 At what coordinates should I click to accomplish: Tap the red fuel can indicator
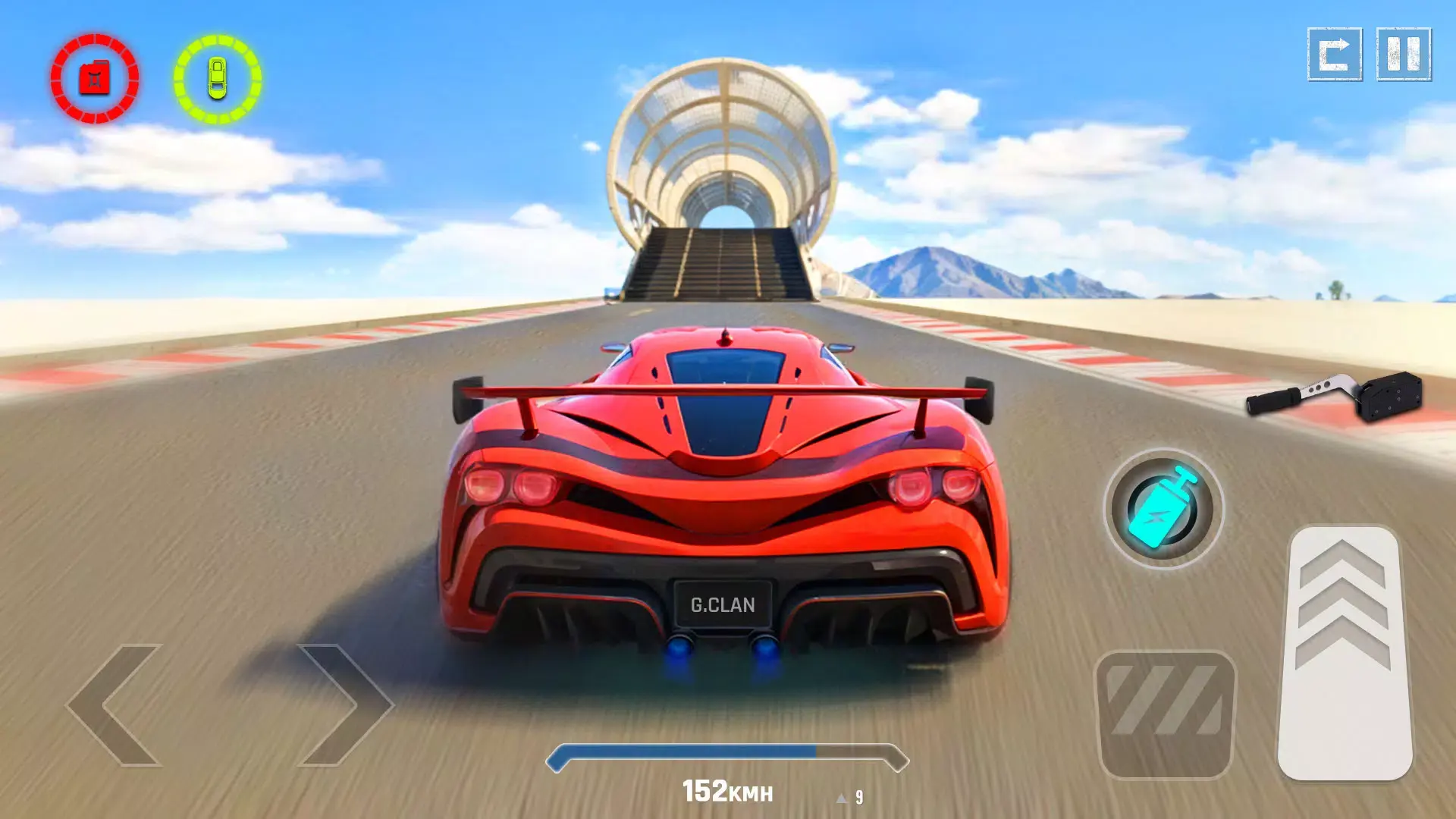pyautogui.click(x=93, y=78)
